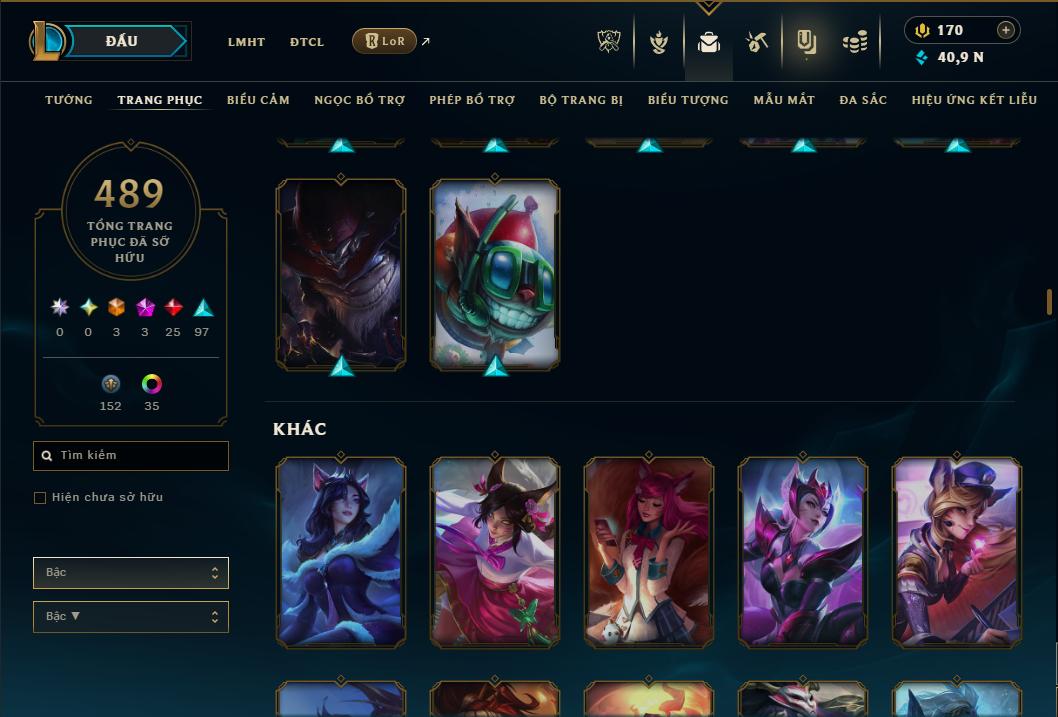
Task: Open the LMHT home section
Action: click(246, 42)
